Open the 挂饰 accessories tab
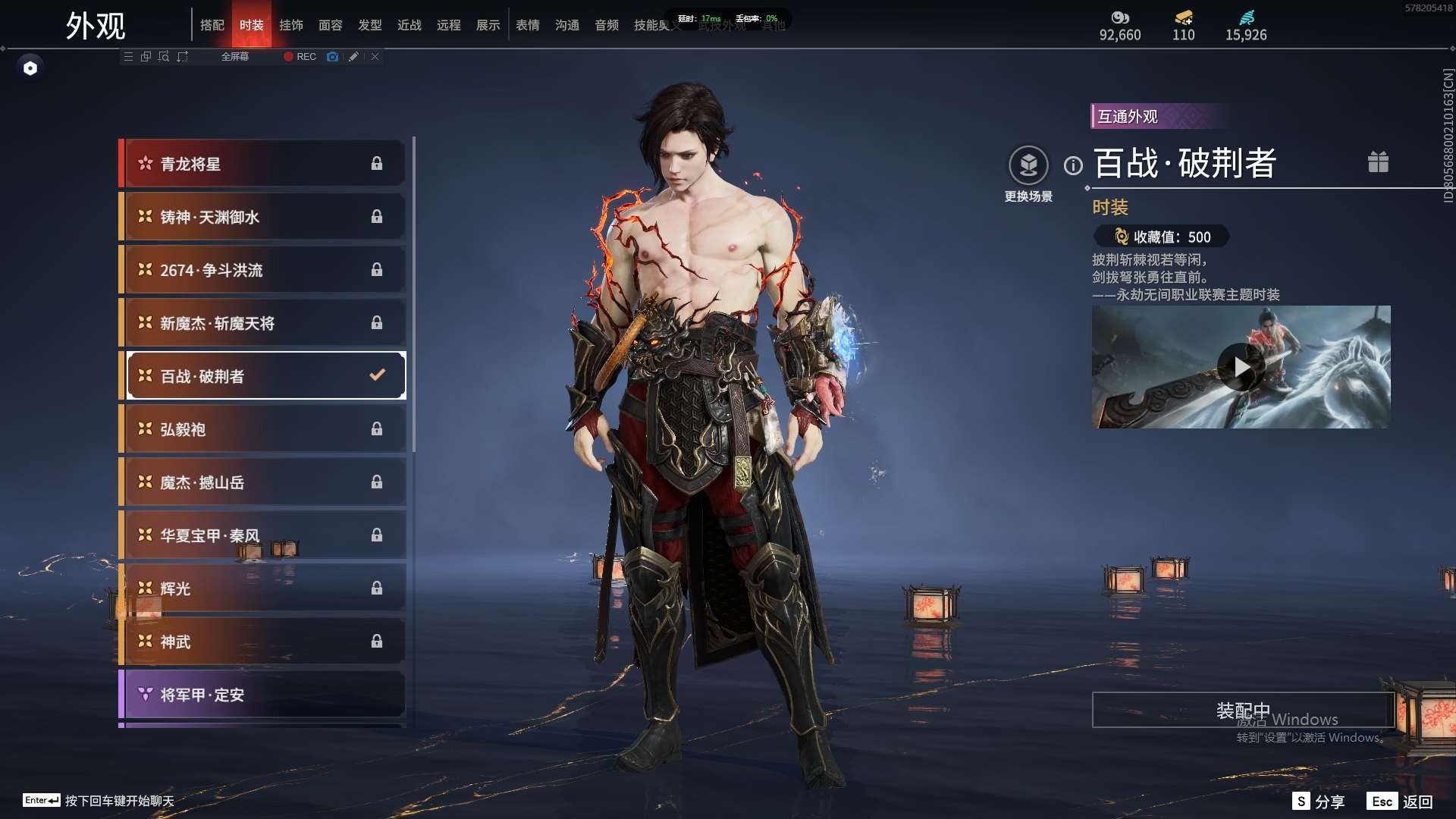 point(290,25)
